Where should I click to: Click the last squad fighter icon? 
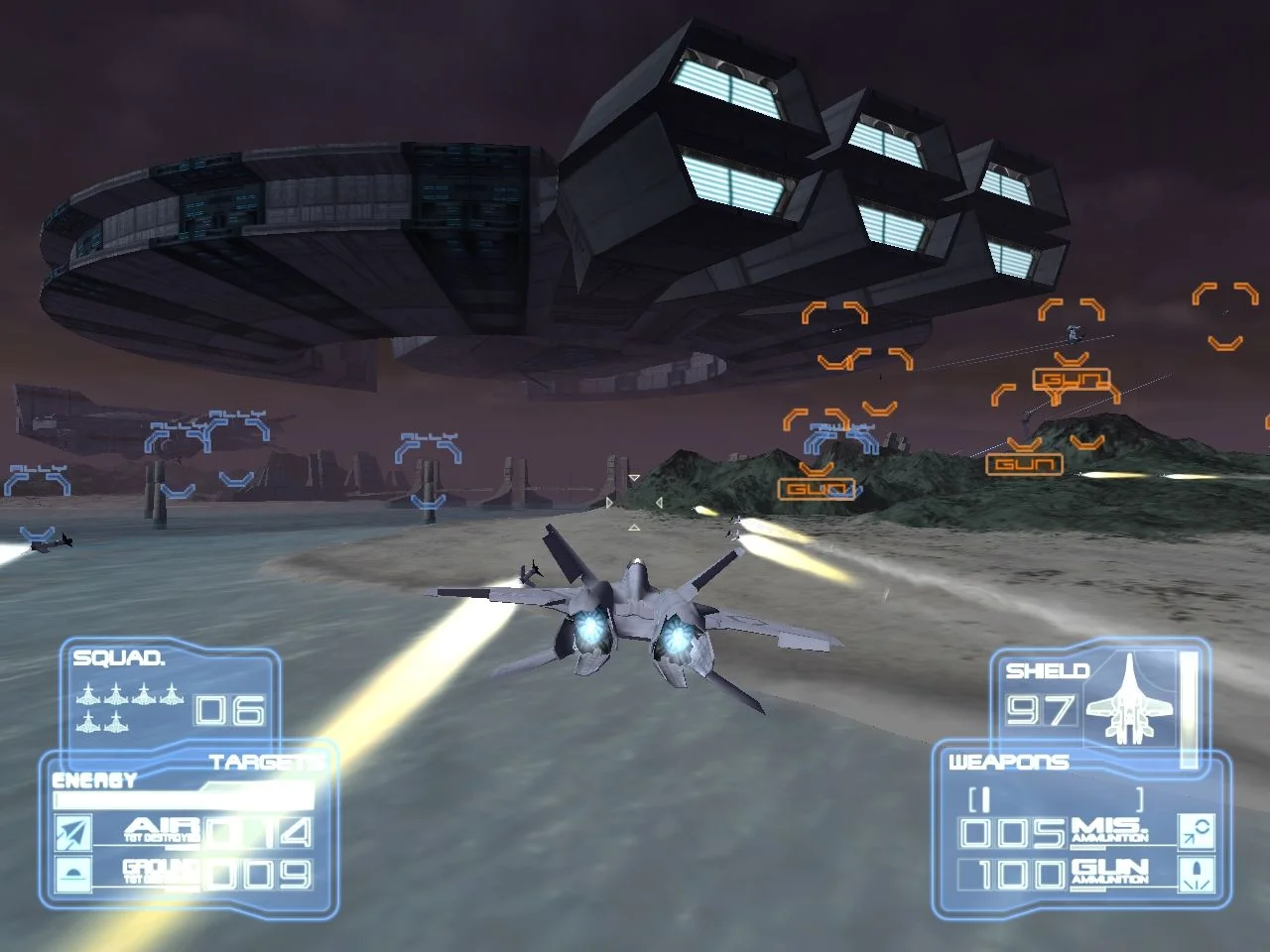tap(116, 722)
